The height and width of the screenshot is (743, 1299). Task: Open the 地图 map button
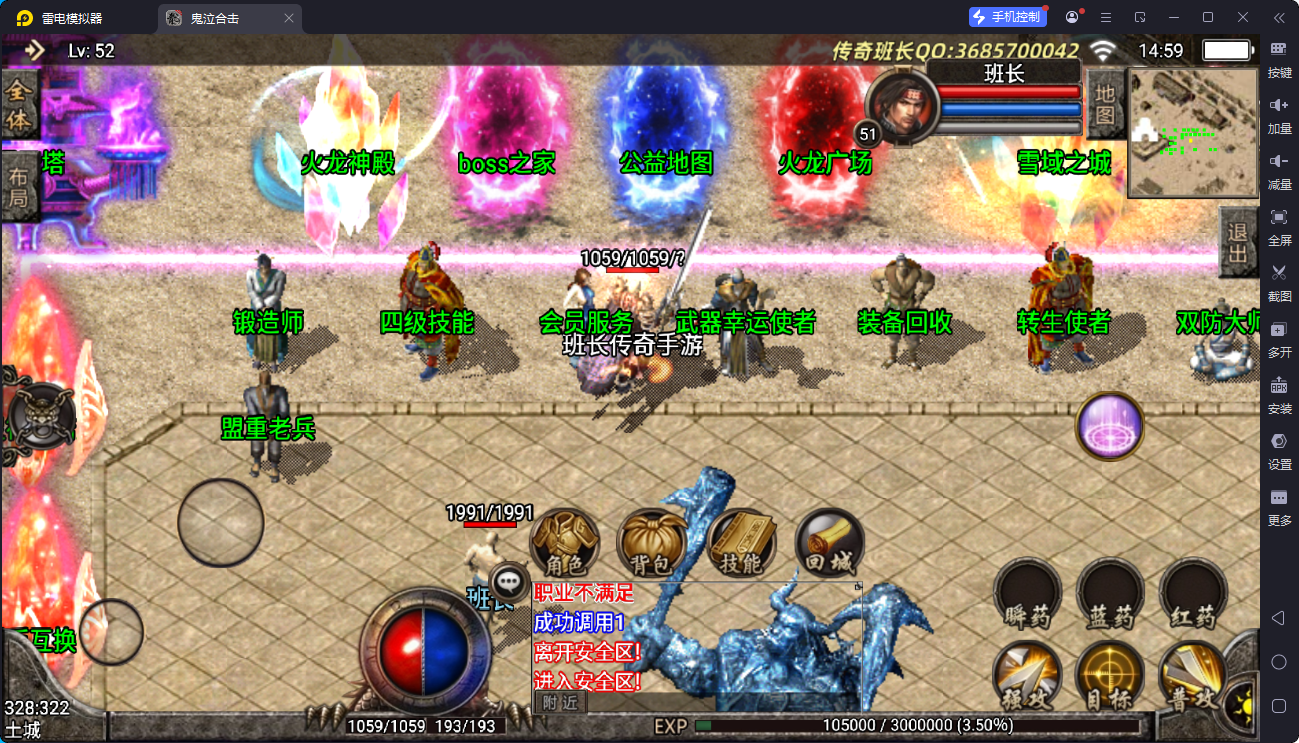click(x=1104, y=103)
